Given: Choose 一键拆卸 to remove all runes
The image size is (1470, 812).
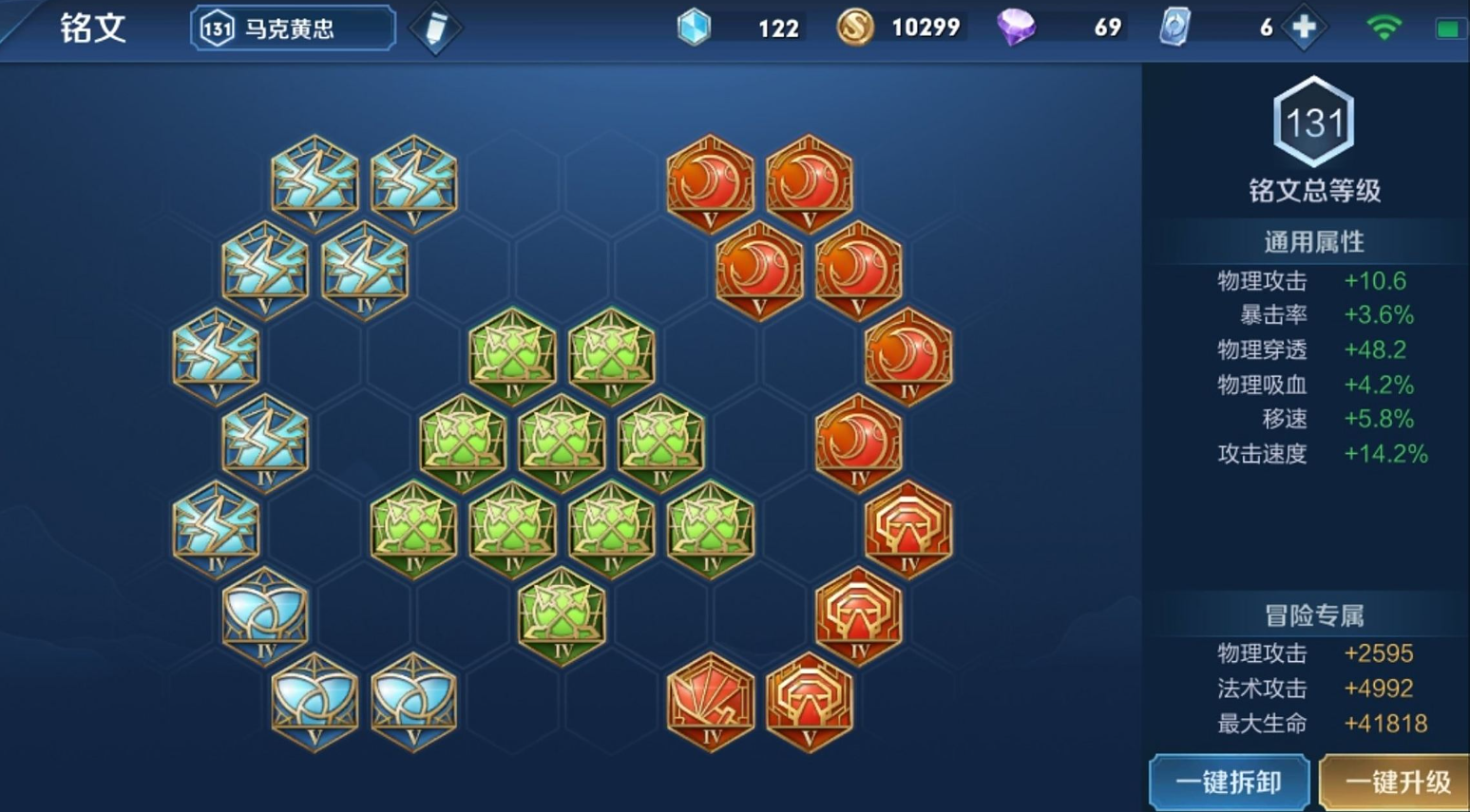Looking at the screenshot, I should pyautogui.click(x=1228, y=782).
